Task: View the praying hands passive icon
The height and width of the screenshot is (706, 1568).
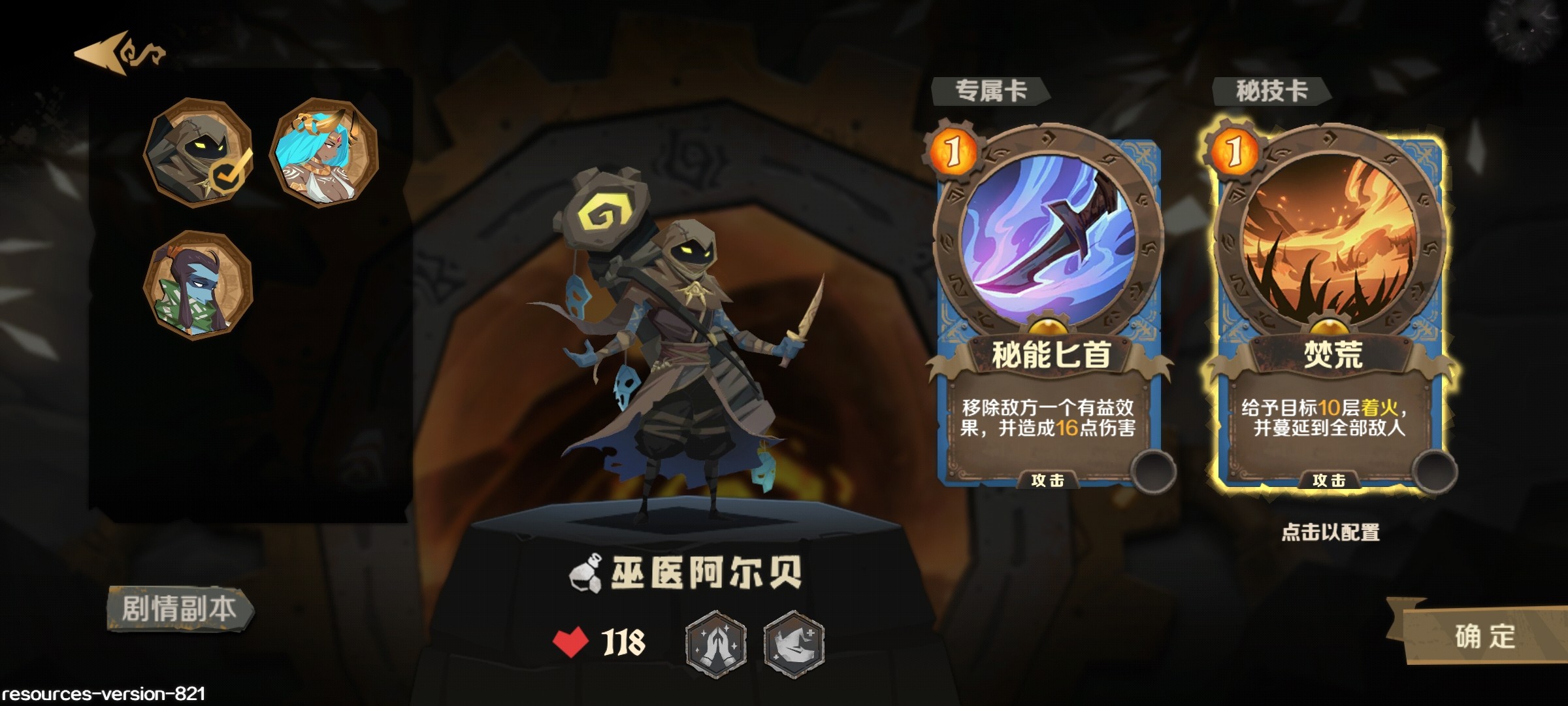Action: point(716,643)
